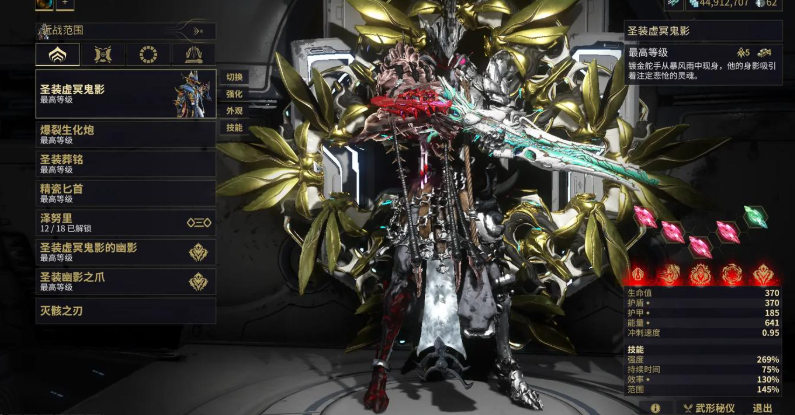This screenshot has width=795, height=415.
Task: Select the 精瓷匕首 melee slot
Action: pyautogui.click(x=125, y=191)
